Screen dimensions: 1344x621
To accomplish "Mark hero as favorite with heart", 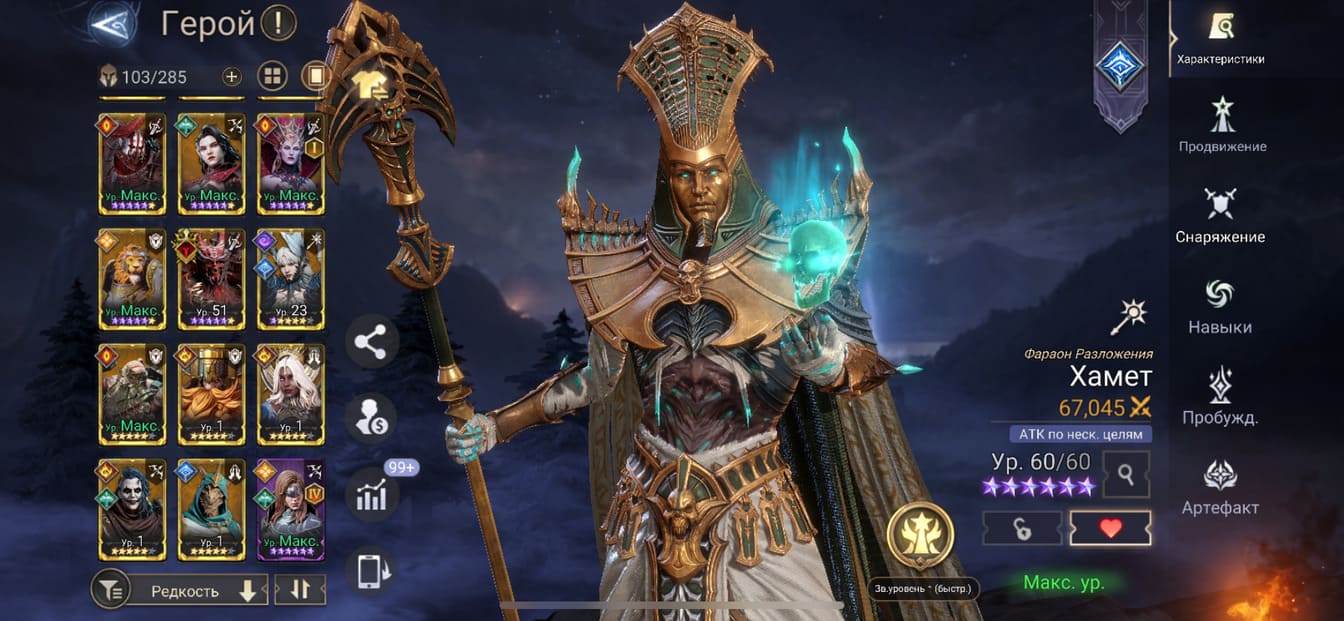I will 1110,529.
